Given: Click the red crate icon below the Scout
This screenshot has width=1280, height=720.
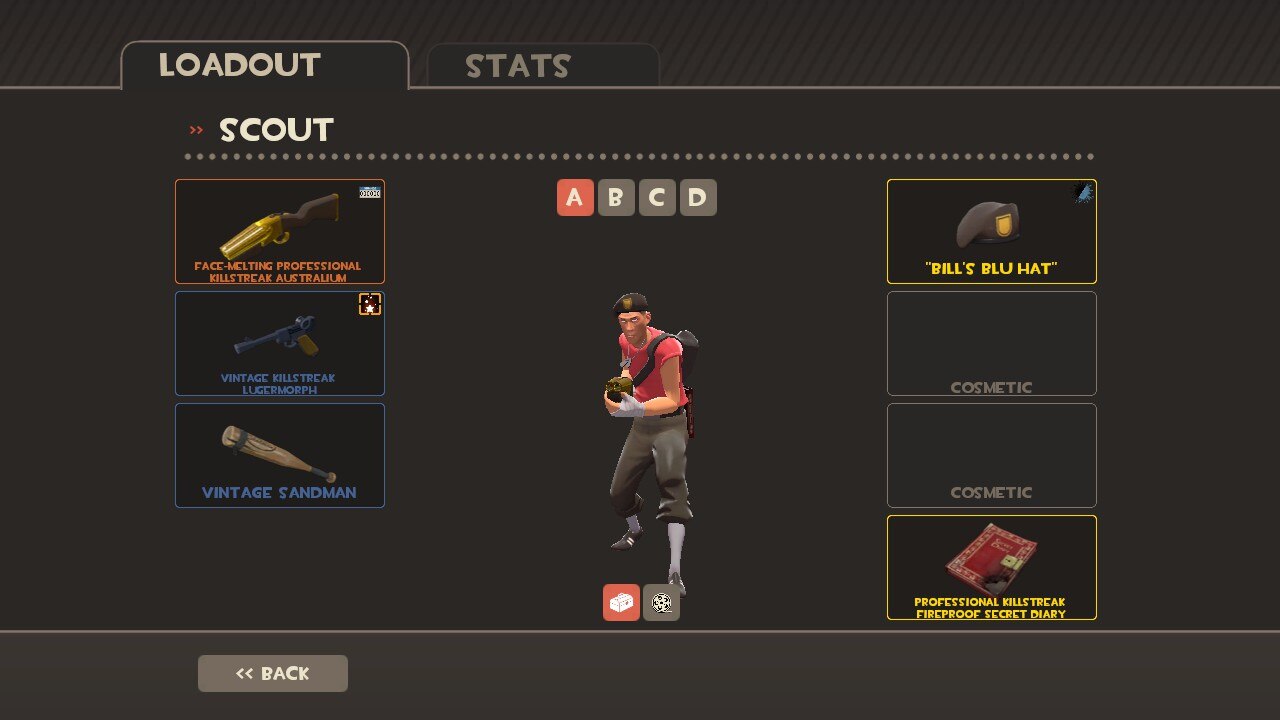Looking at the screenshot, I should pyautogui.click(x=621, y=602).
